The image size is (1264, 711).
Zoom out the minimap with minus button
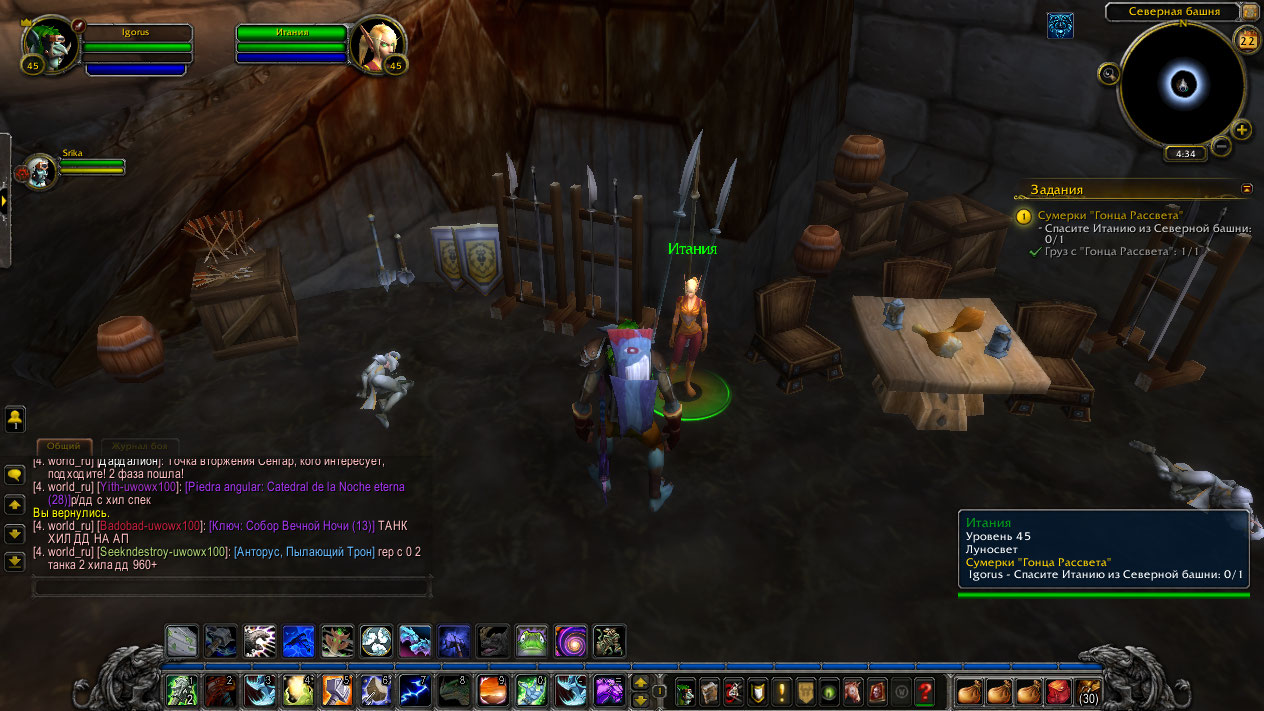pos(1221,147)
